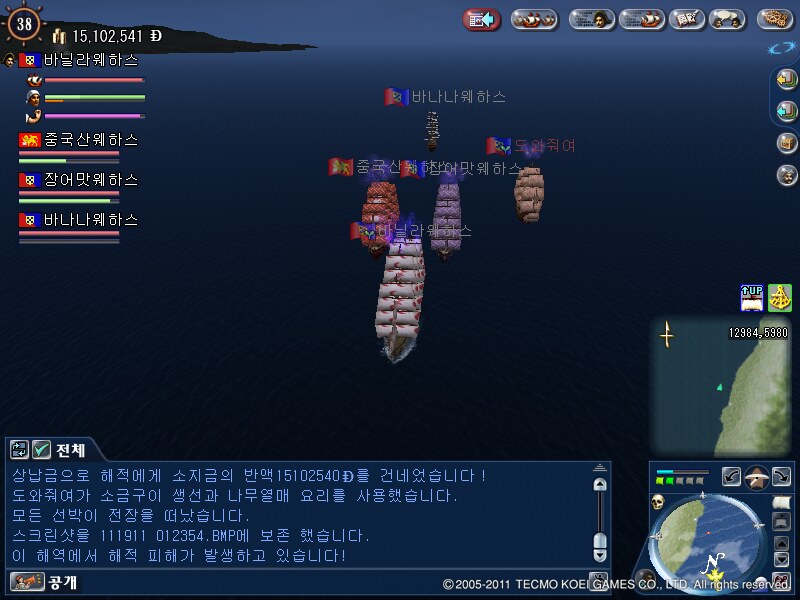Click the pirate face side button
Image resolution: width=800 pixels, height=600 pixels.
coord(786,175)
